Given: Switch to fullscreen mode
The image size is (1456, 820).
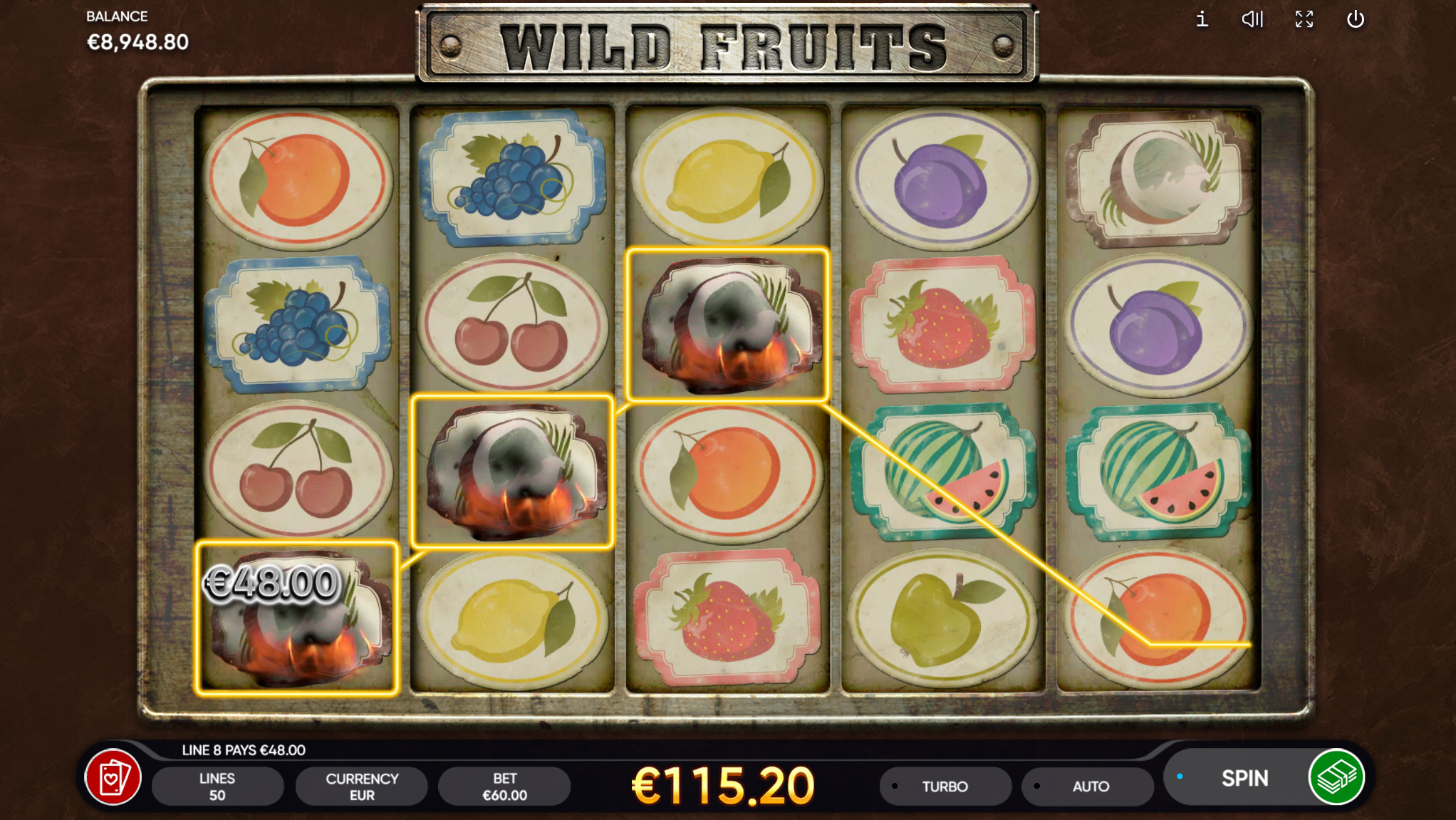Looking at the screenshot, I should (x=1304, y=19).
